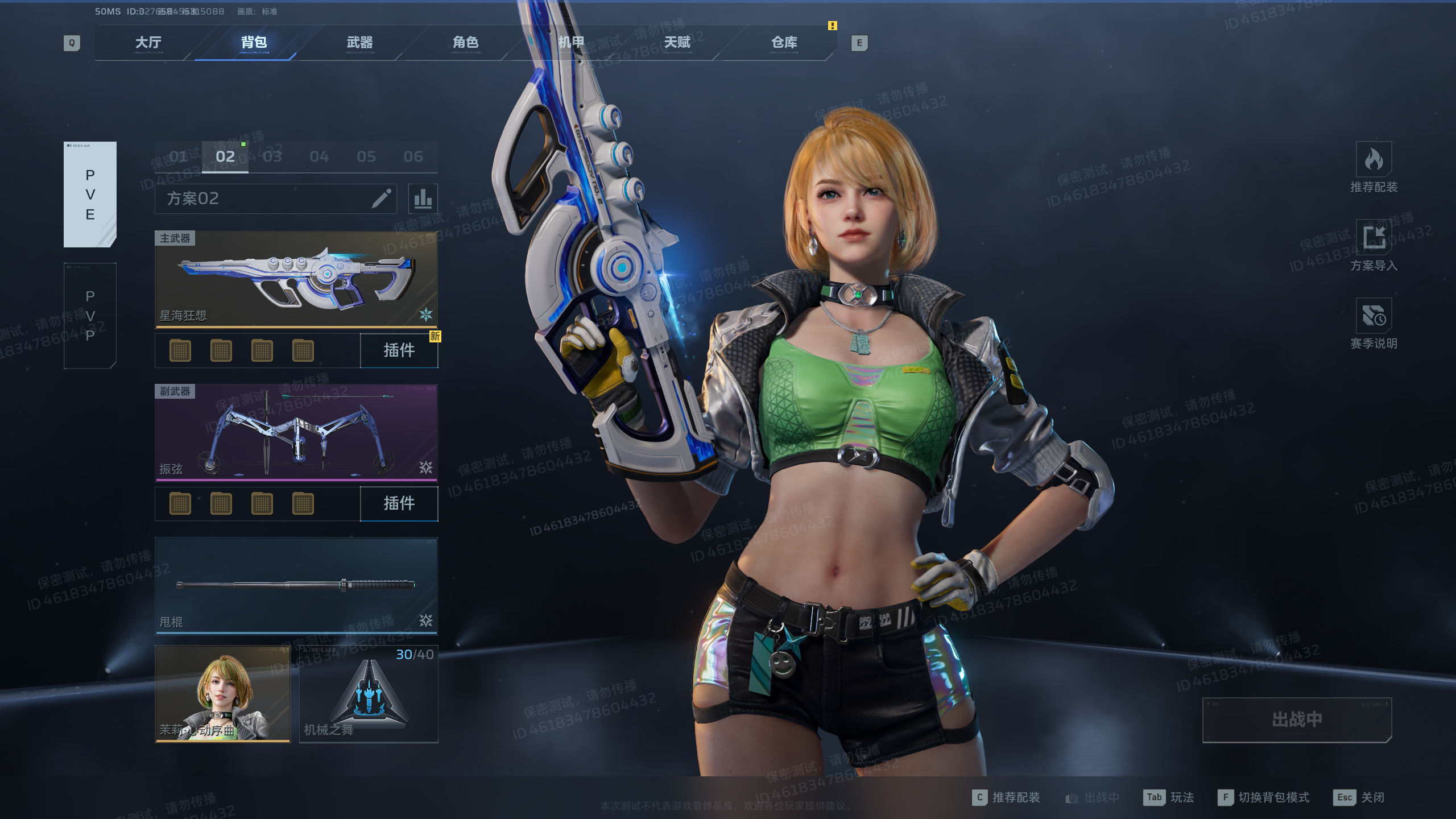Open 插件 plugins for the primary weapon
This screenshot has width=1456, height=819.
coord(399,350)
